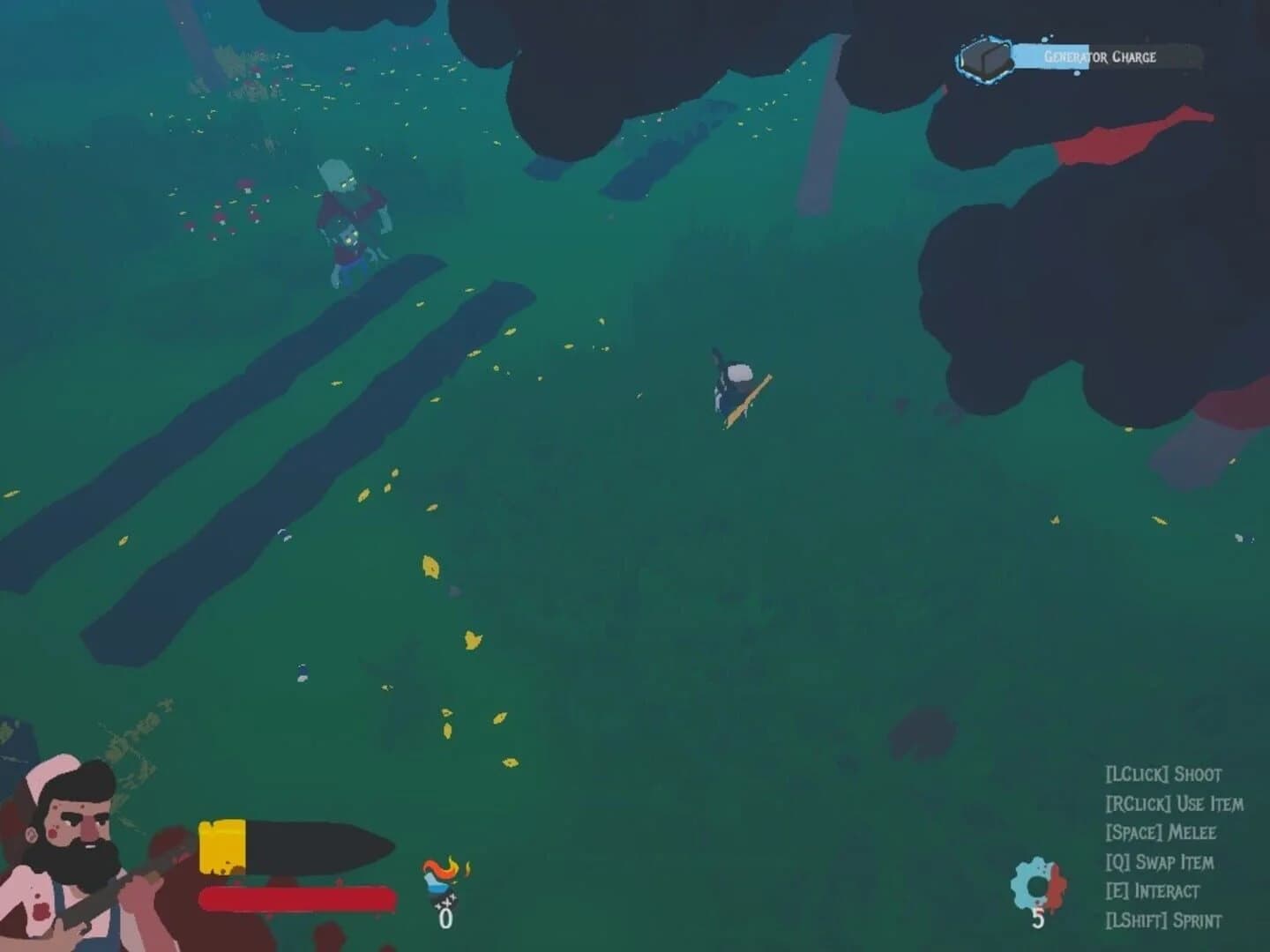The width and height of the screenshot is (1270, 952).
Task: Click the red health bar below the weapon
Action: pos(295,899)
